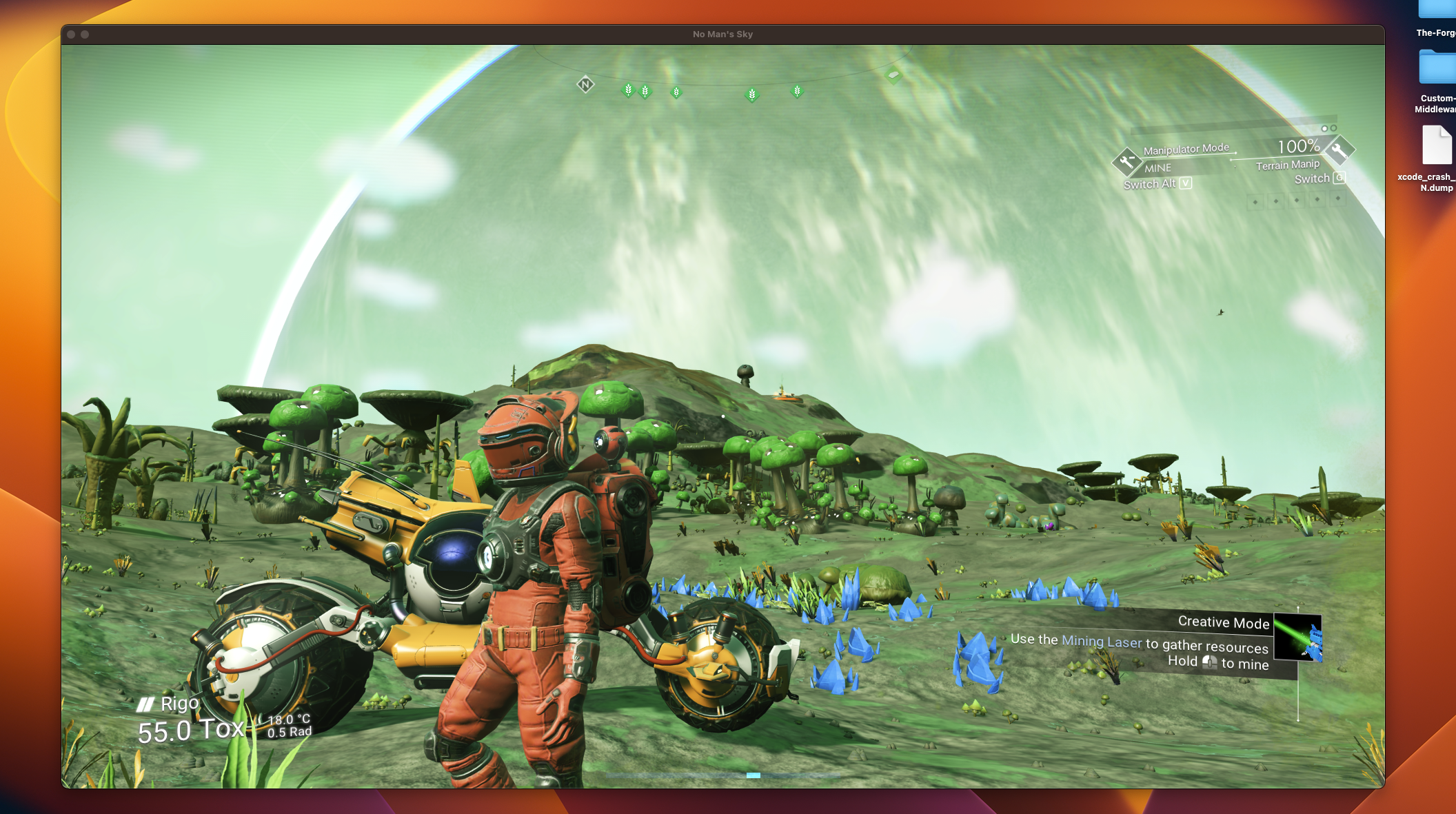Click the Rigo location marker bars
Screen dimensions: 1456x814
click(x=145, y=704)
